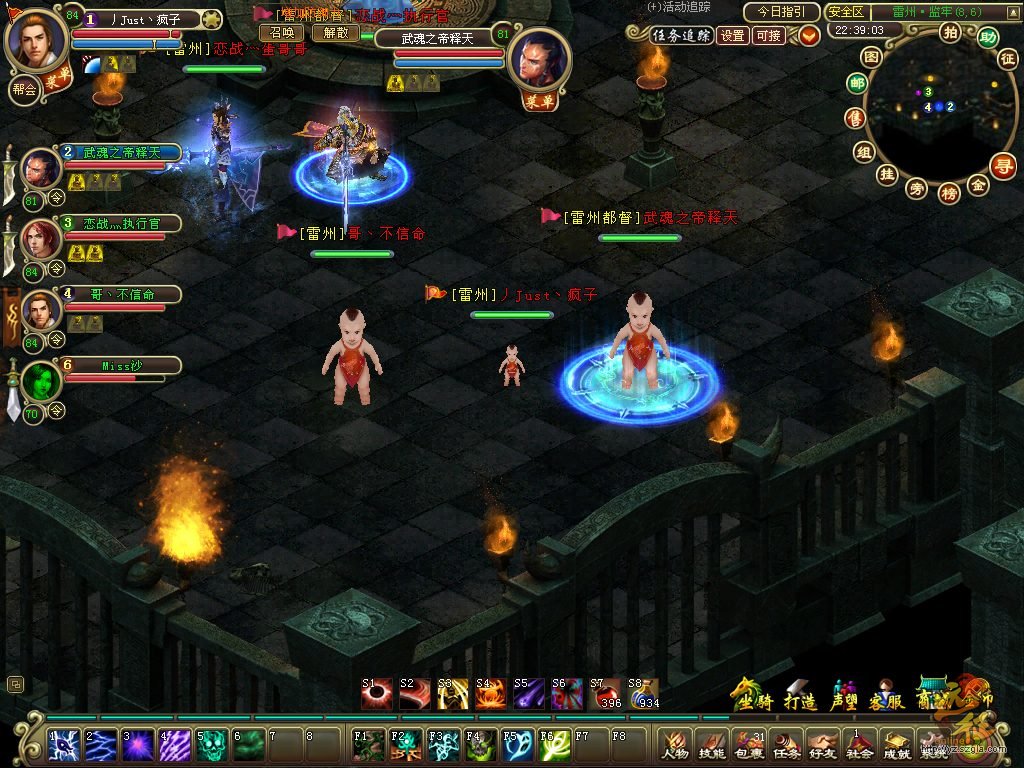Open the 包裹 inventory bag
This screenshot has height=768, width=1024.
(x=749, y=745)
